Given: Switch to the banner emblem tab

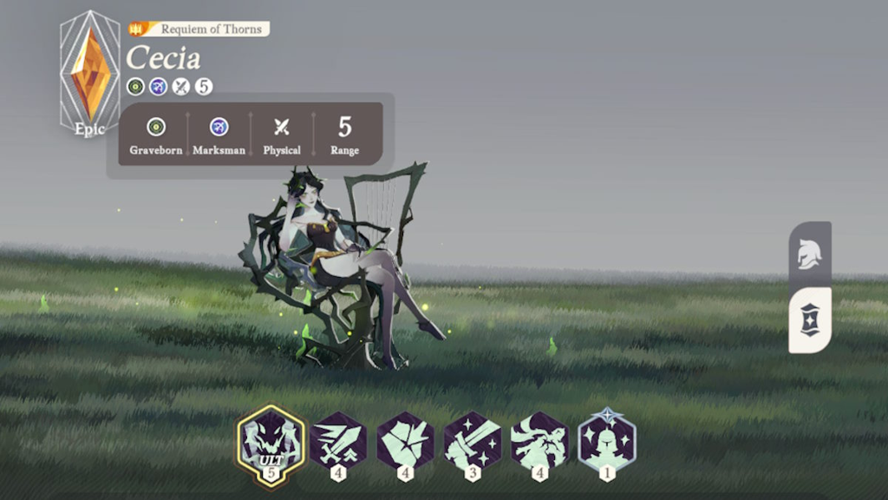Looking at the screenshot, I should [x=809, y=321].
